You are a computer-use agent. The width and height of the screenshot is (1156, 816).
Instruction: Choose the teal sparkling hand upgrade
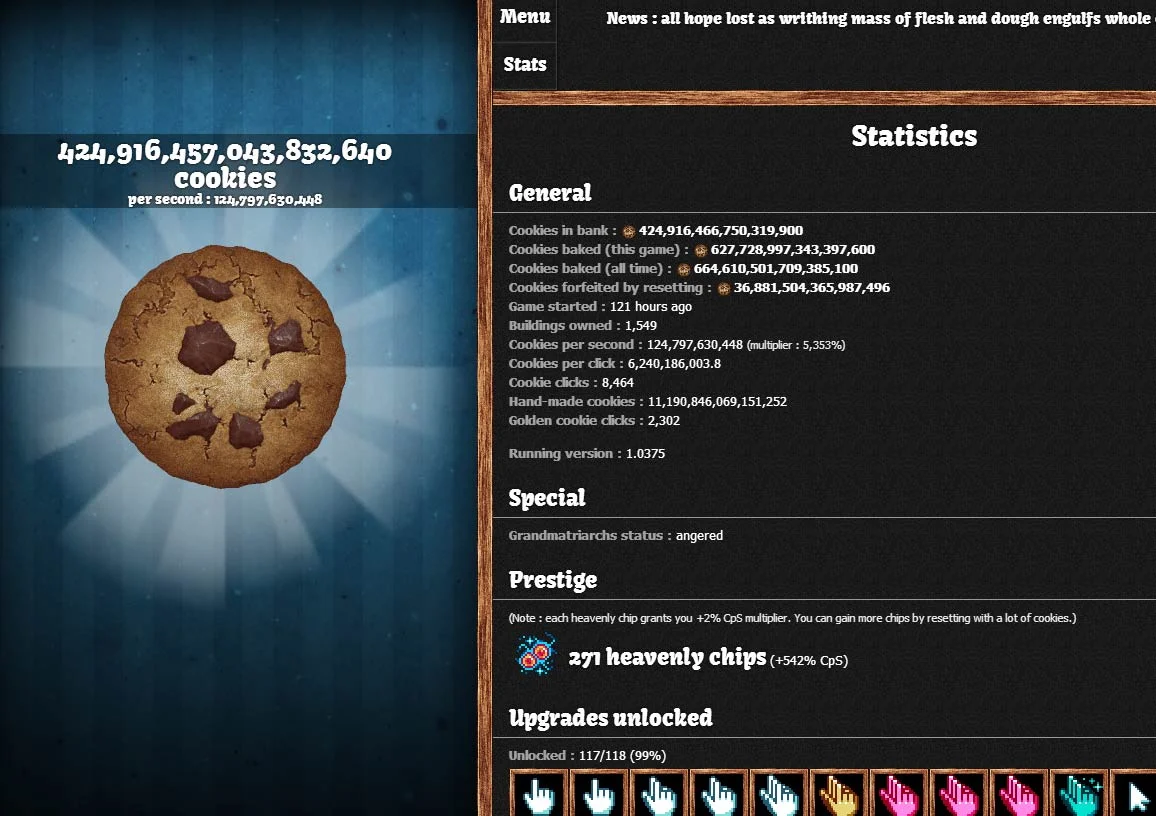point(1078,796)
